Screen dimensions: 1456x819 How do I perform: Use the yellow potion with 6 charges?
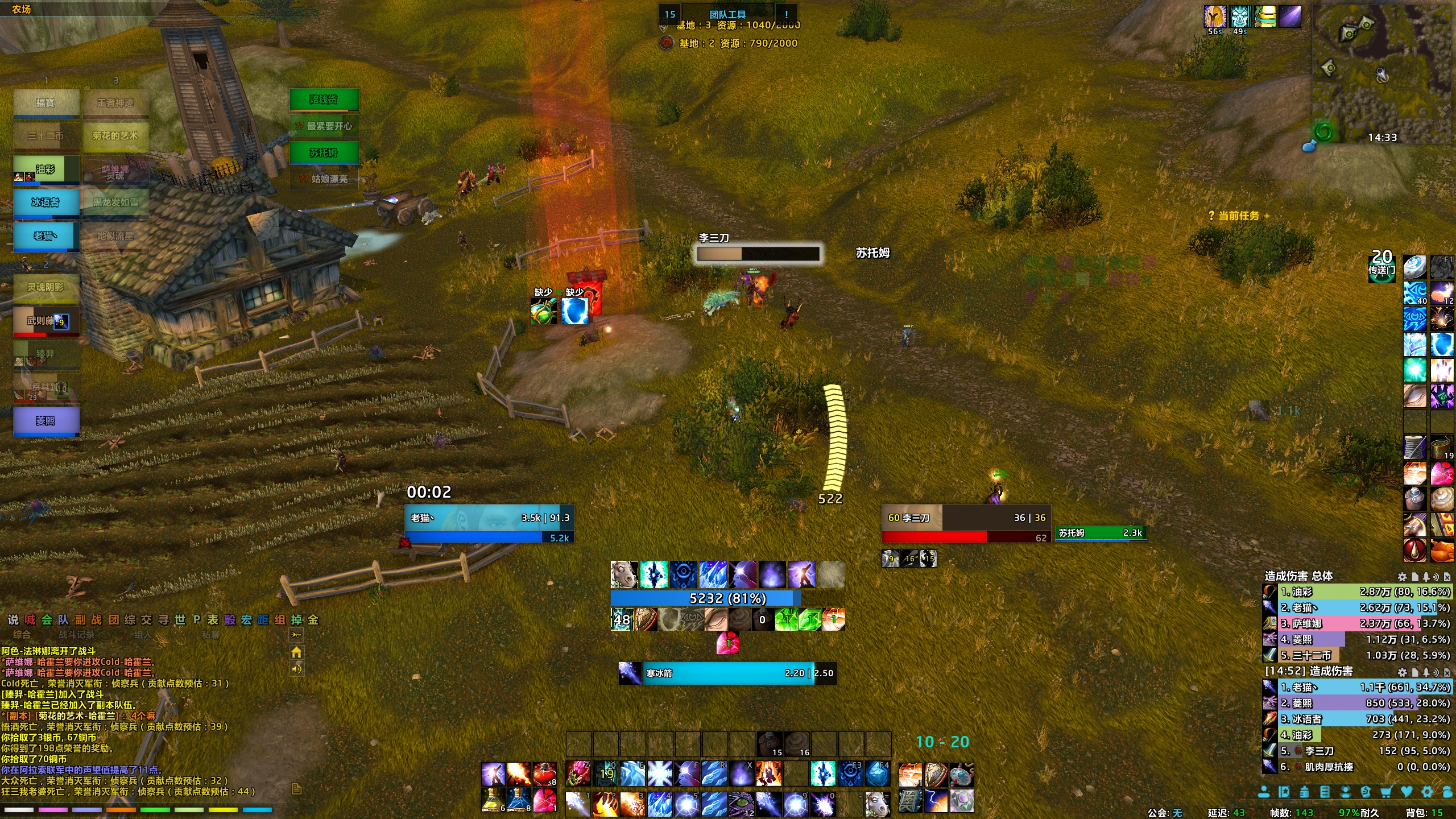(493, 800)
